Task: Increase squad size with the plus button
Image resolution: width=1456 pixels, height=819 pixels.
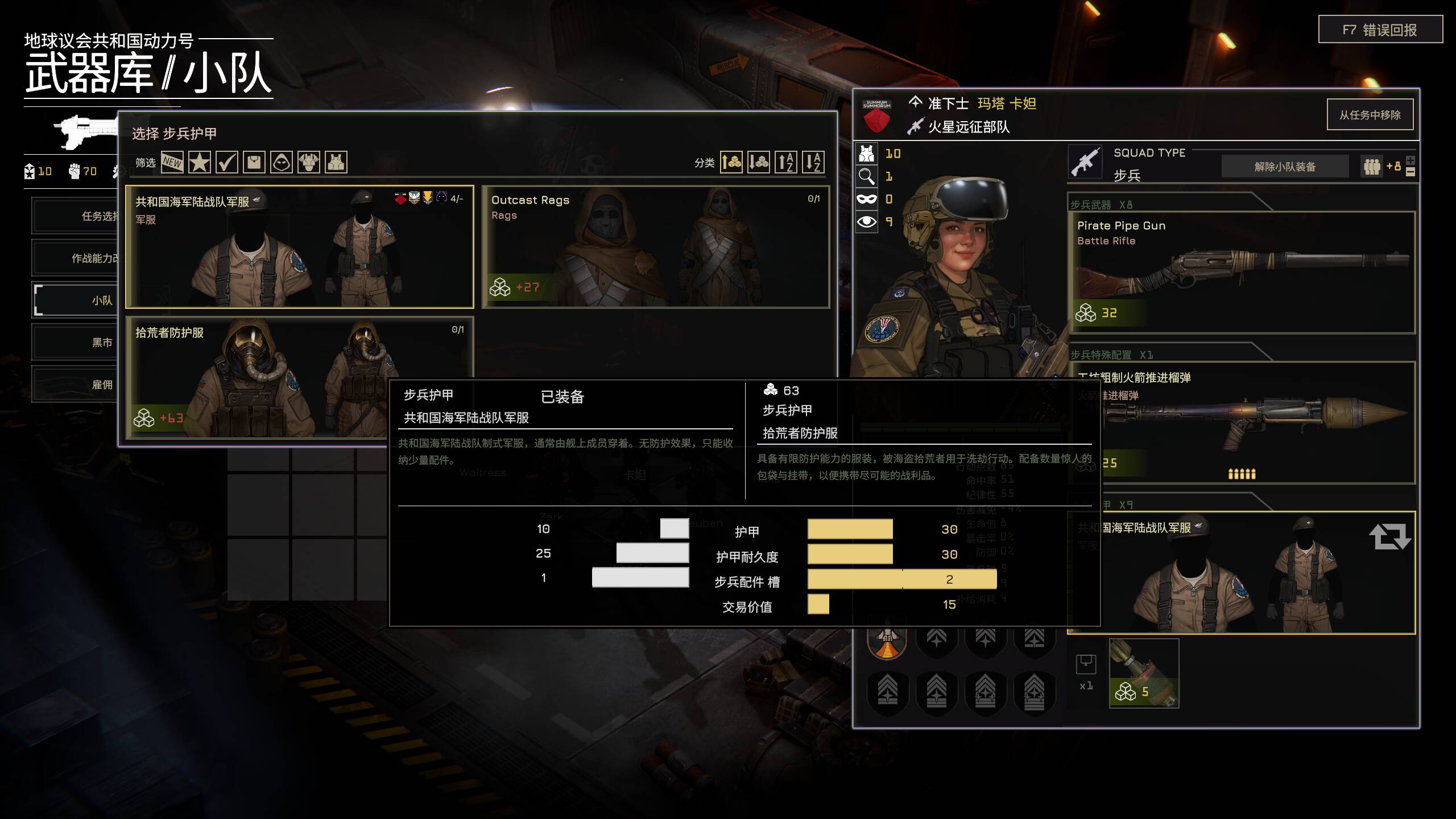Action: [1410, 160]
